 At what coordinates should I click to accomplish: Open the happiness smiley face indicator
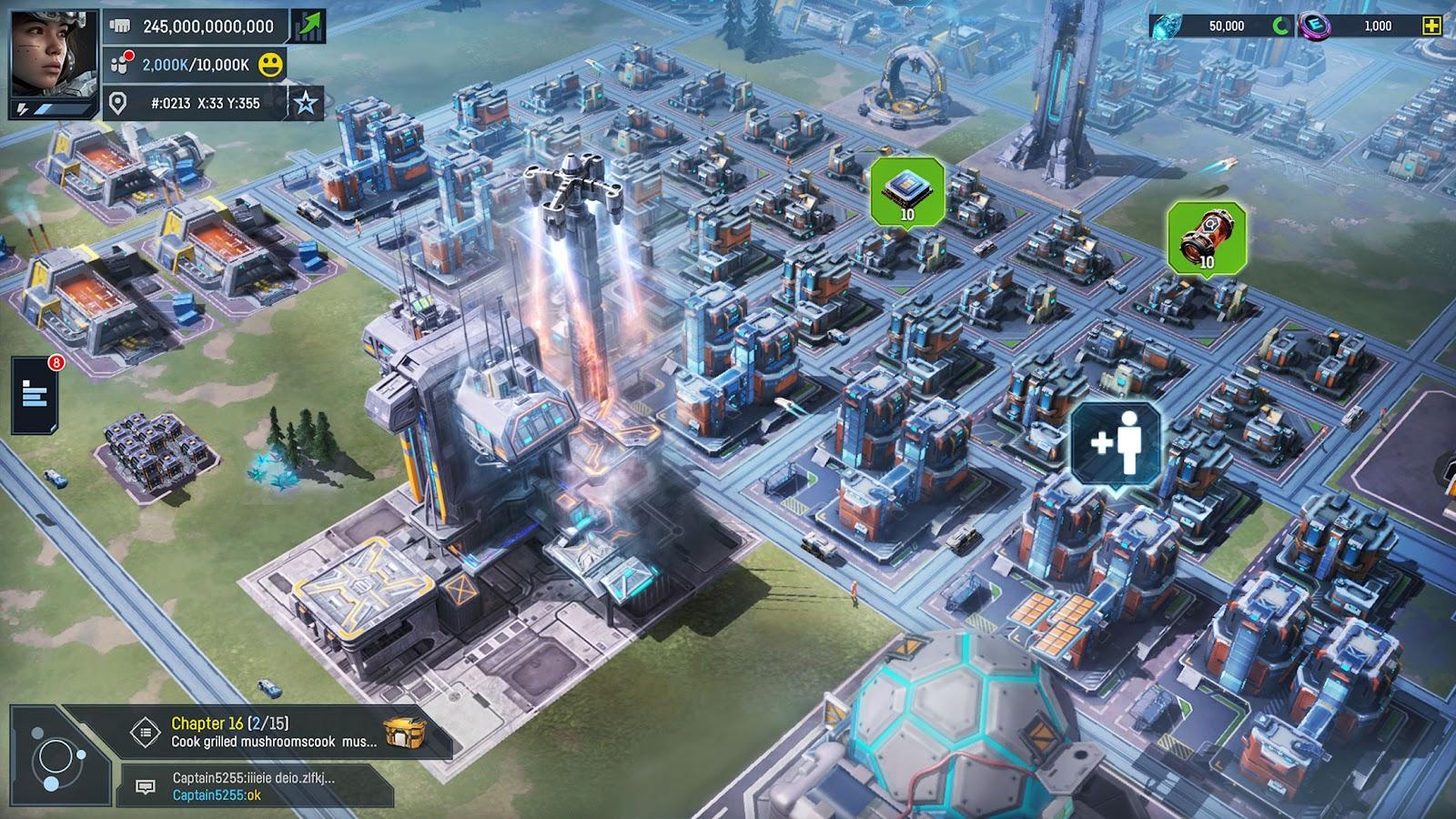(269, 63)
